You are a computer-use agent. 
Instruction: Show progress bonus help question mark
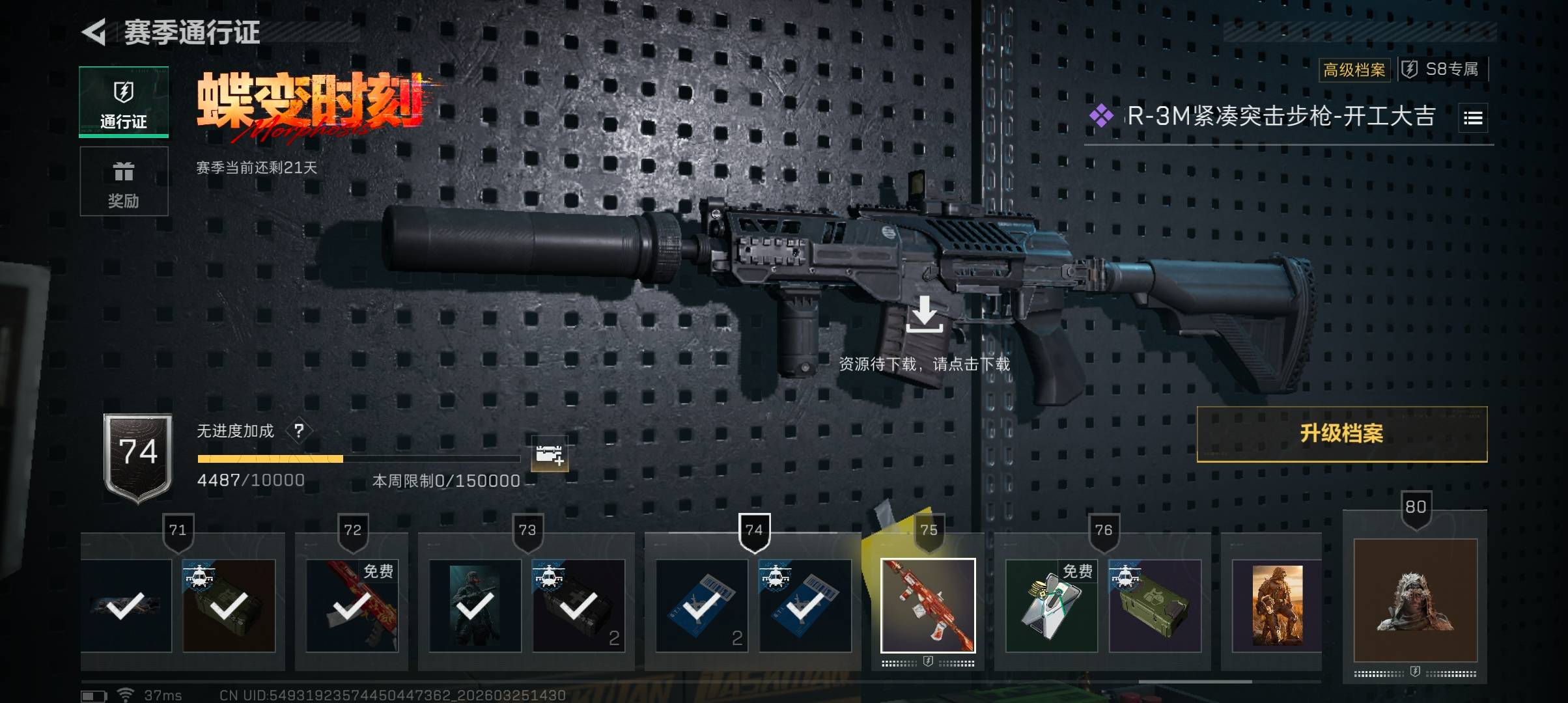point(299,431)
